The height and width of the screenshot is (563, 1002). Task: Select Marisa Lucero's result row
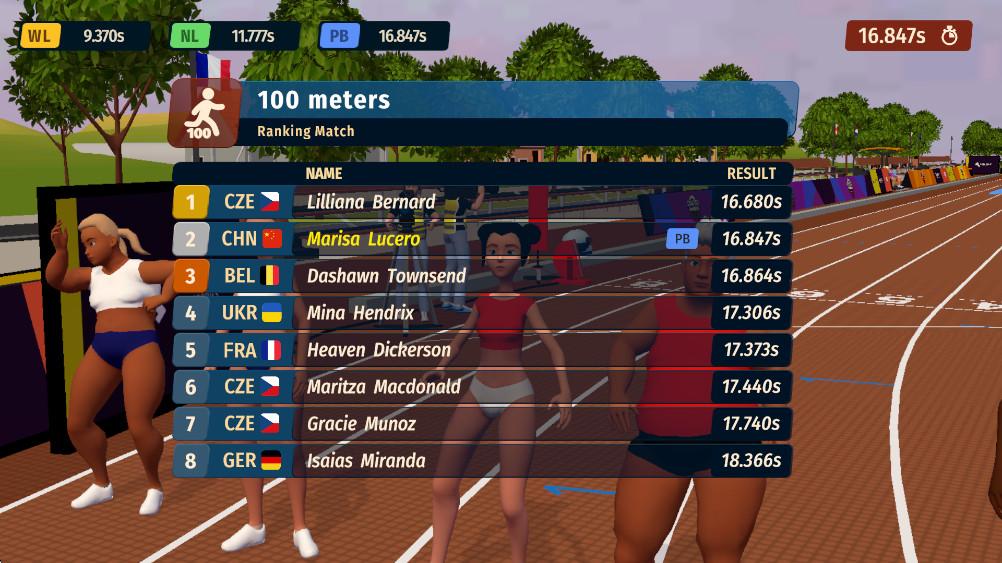point(482,239)
